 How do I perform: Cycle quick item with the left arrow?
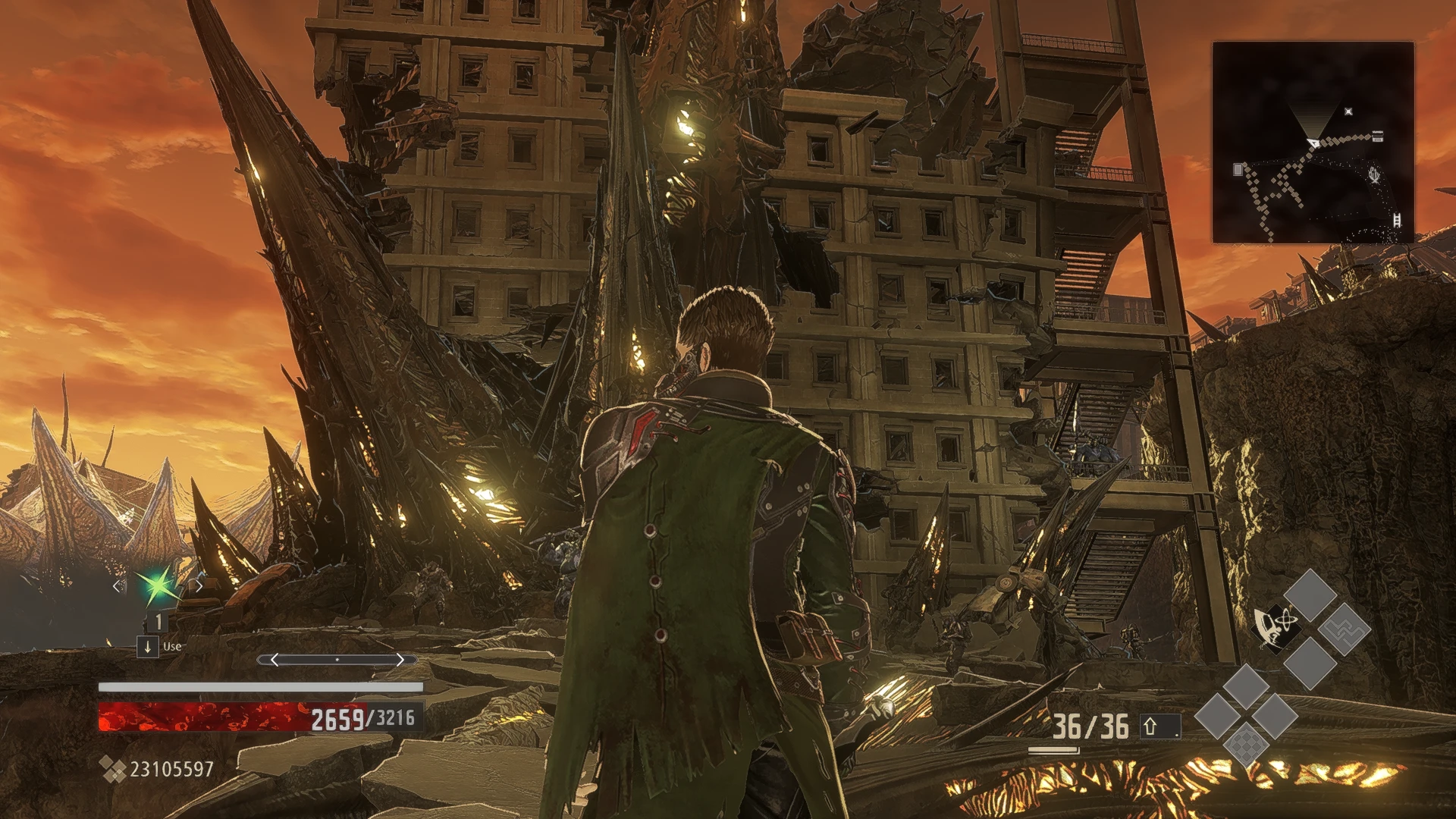point(117,585)
